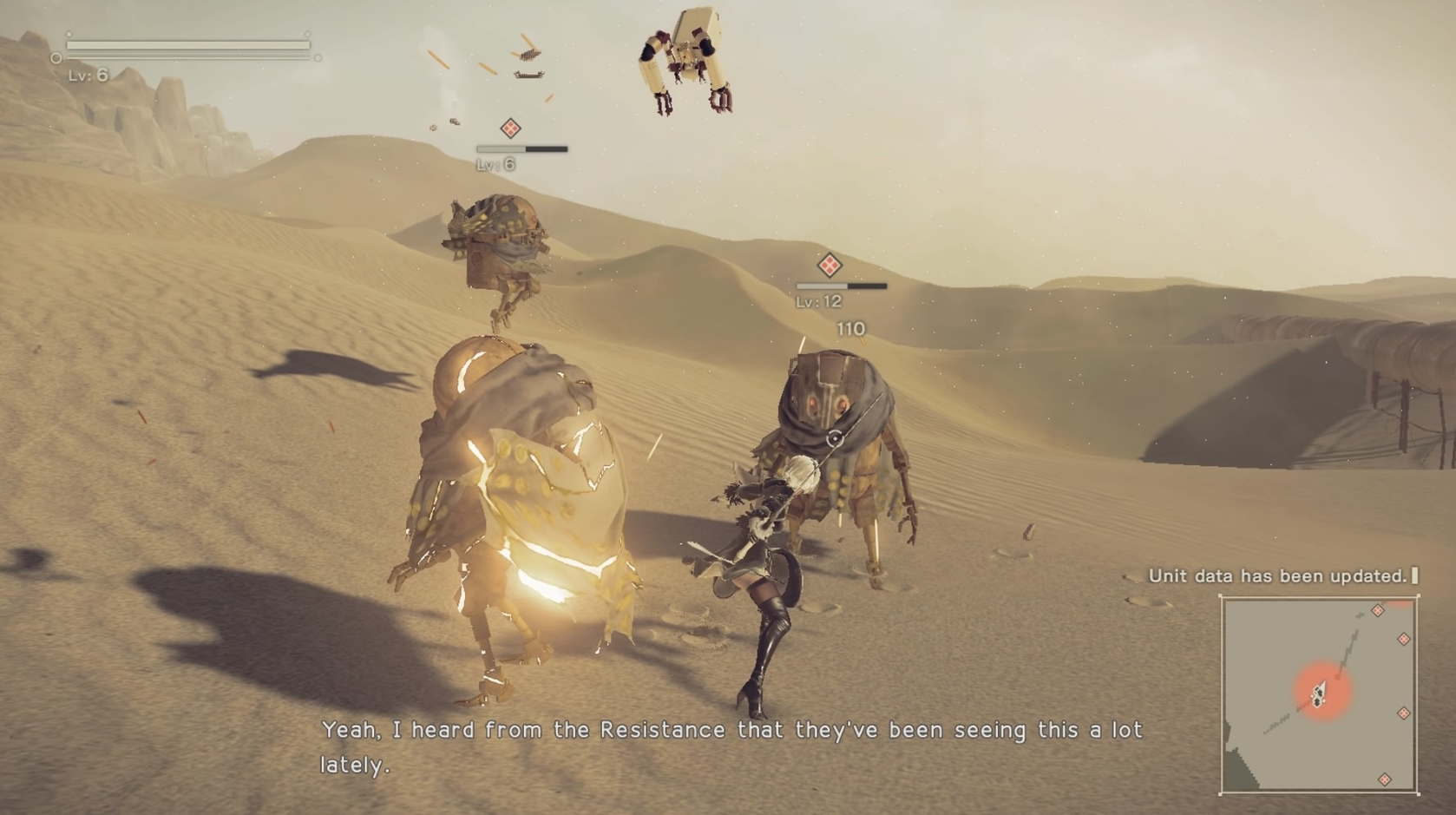This screenshot has width=1456, height=815.
Task: Click the diamond marker on the minimap right edge
Action: point(1404,639)
